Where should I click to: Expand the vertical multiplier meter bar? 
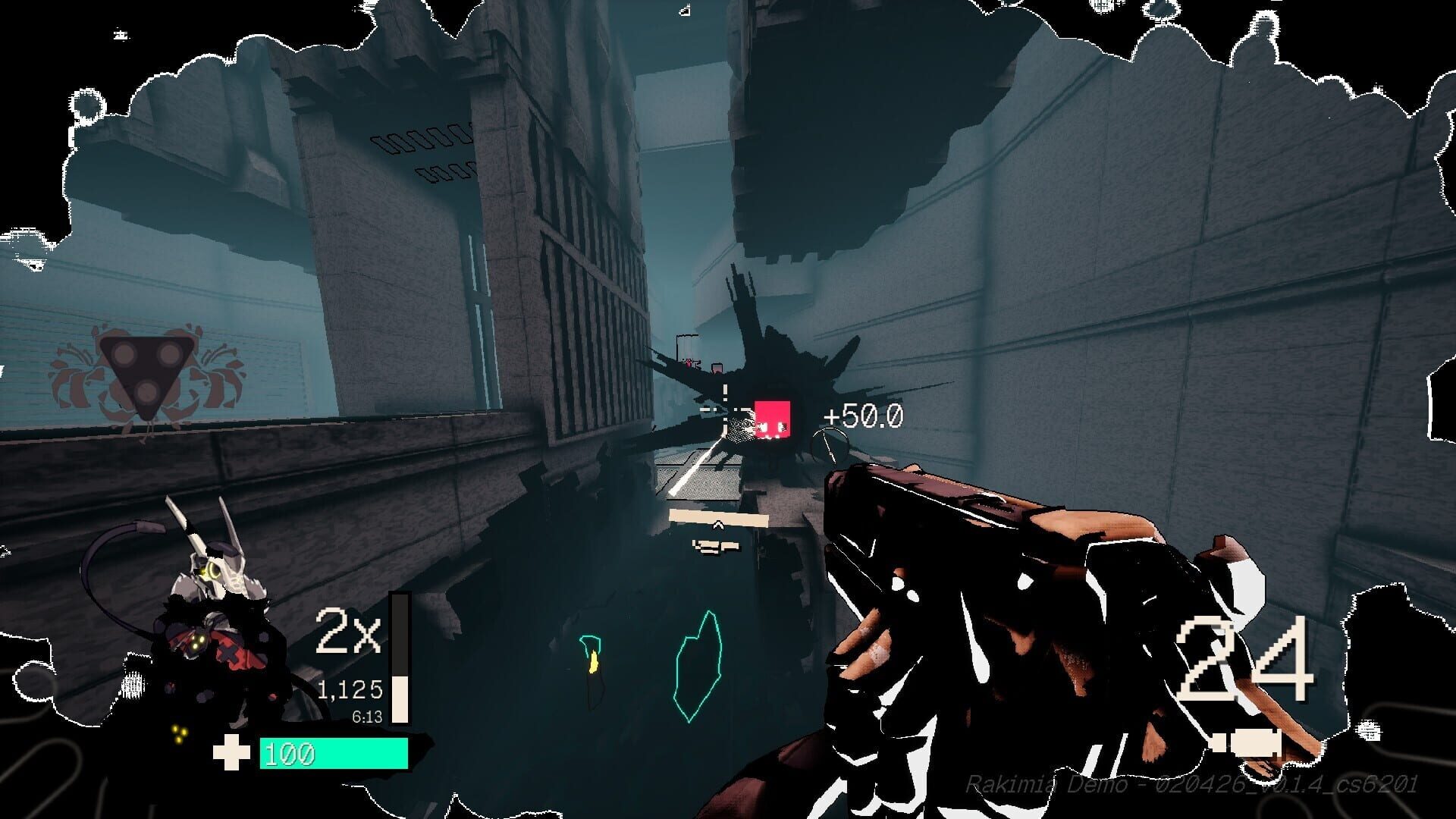400,660
